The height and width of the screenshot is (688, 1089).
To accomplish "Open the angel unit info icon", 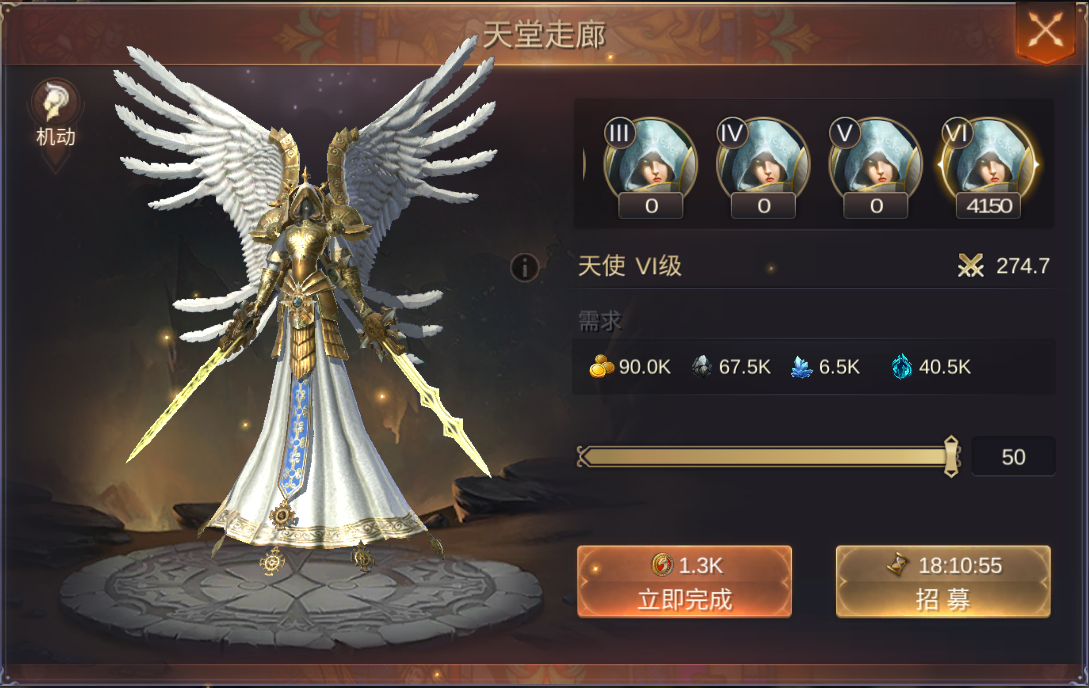I will click(525, 267).
